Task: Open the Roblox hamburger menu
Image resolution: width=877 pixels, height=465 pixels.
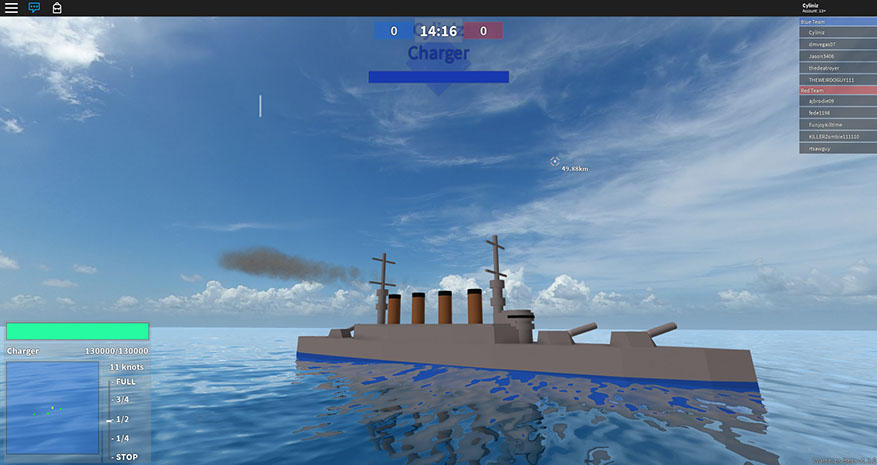Action: click(11, 8)
